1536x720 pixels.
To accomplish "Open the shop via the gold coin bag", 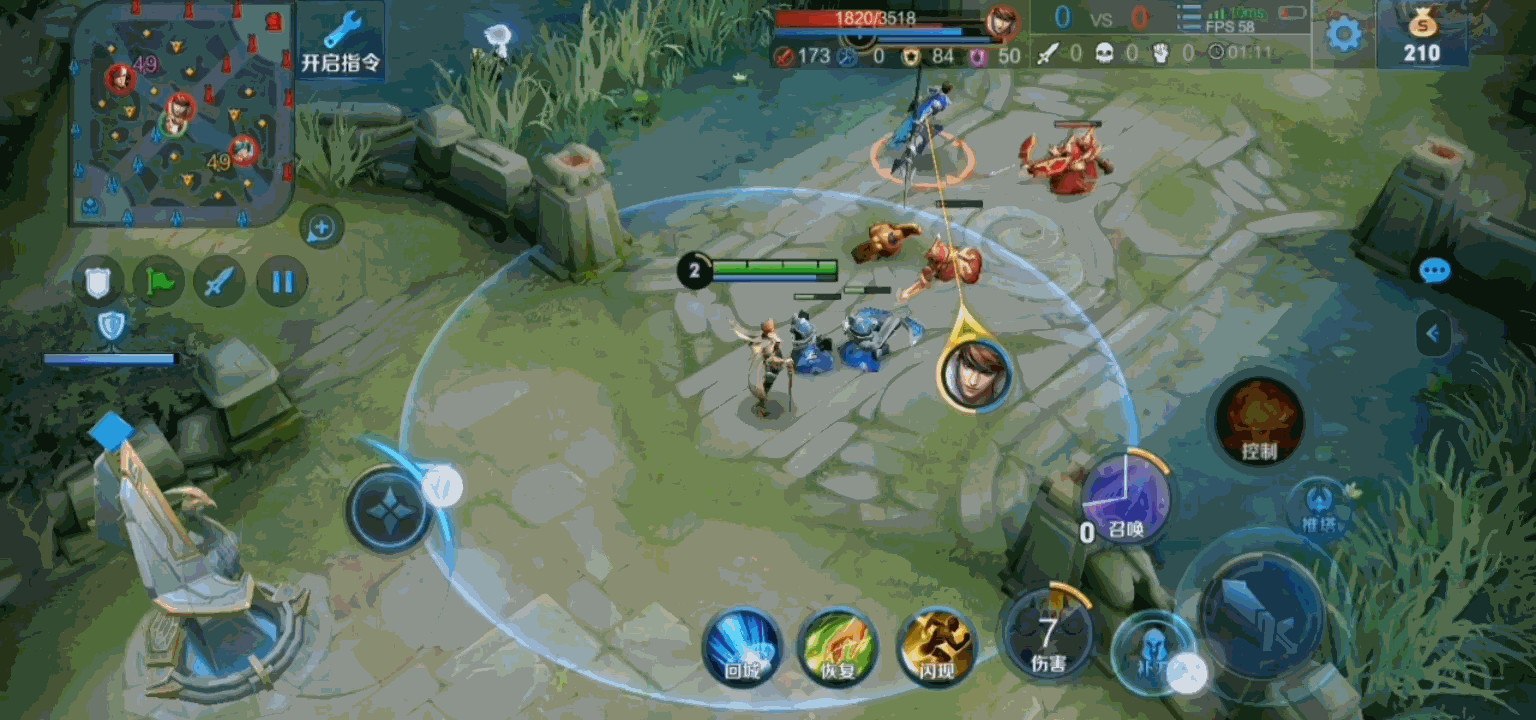I will point(1421,35).
